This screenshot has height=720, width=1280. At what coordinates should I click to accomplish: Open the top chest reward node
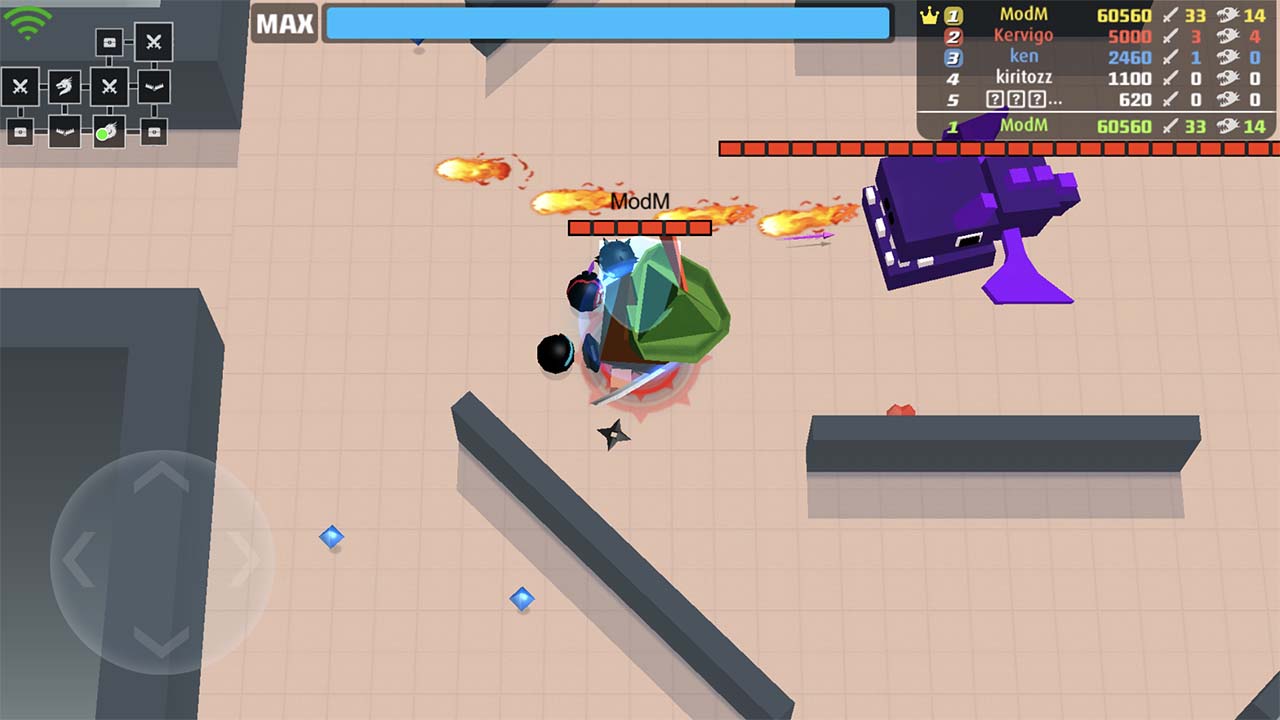tap(109, 41)
